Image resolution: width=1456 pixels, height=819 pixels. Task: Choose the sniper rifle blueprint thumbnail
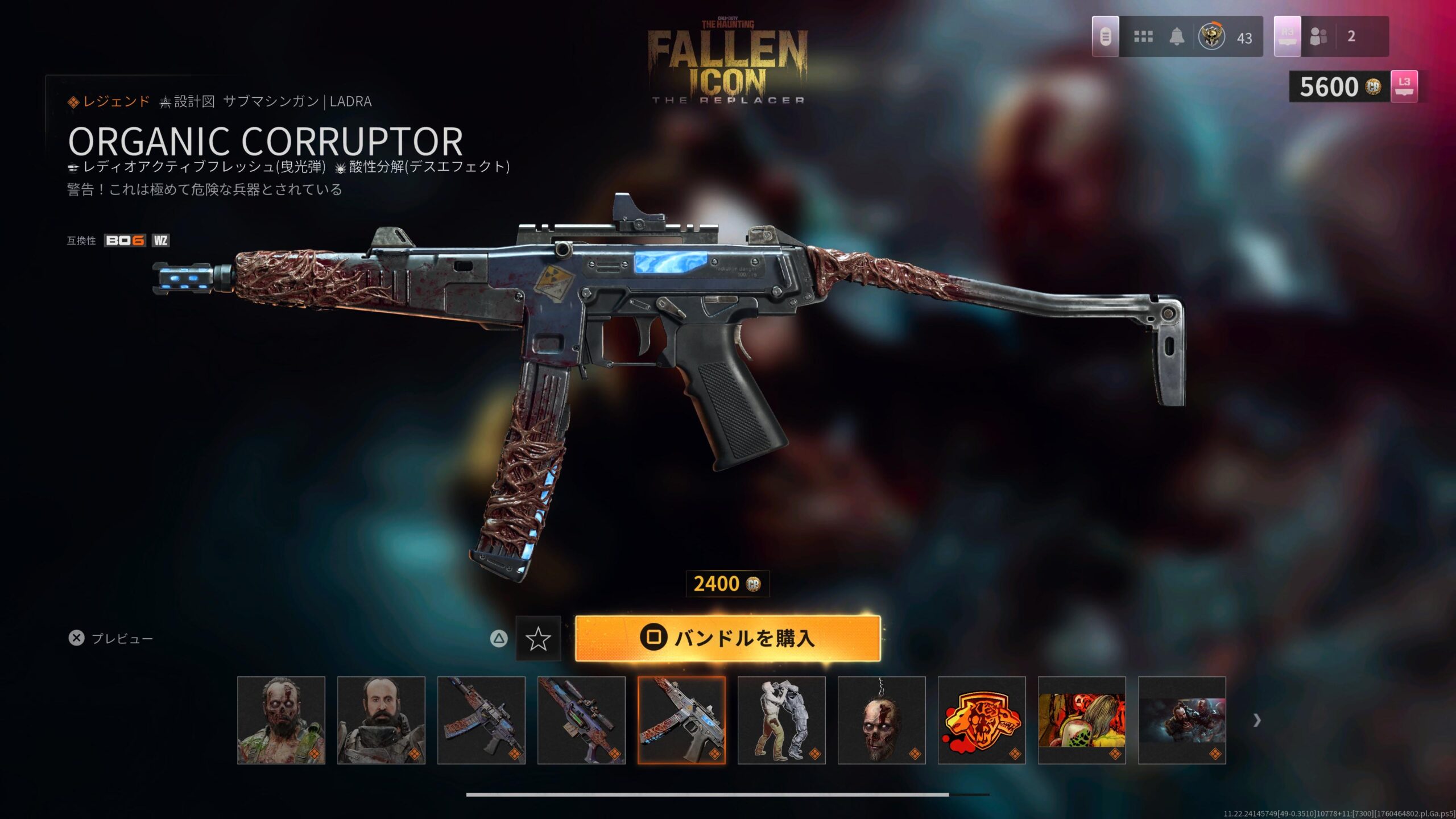[581, 720]
